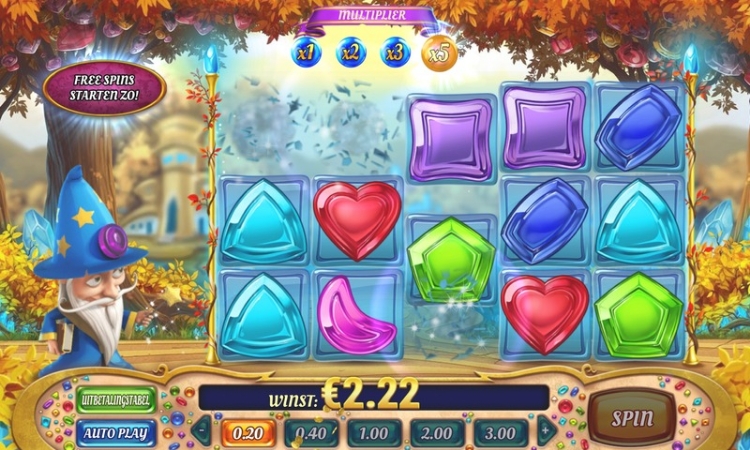The width and height of the screenshot is (750, 450).
Task: Click the left arrow for lower bets
Action: click(202, 432)
